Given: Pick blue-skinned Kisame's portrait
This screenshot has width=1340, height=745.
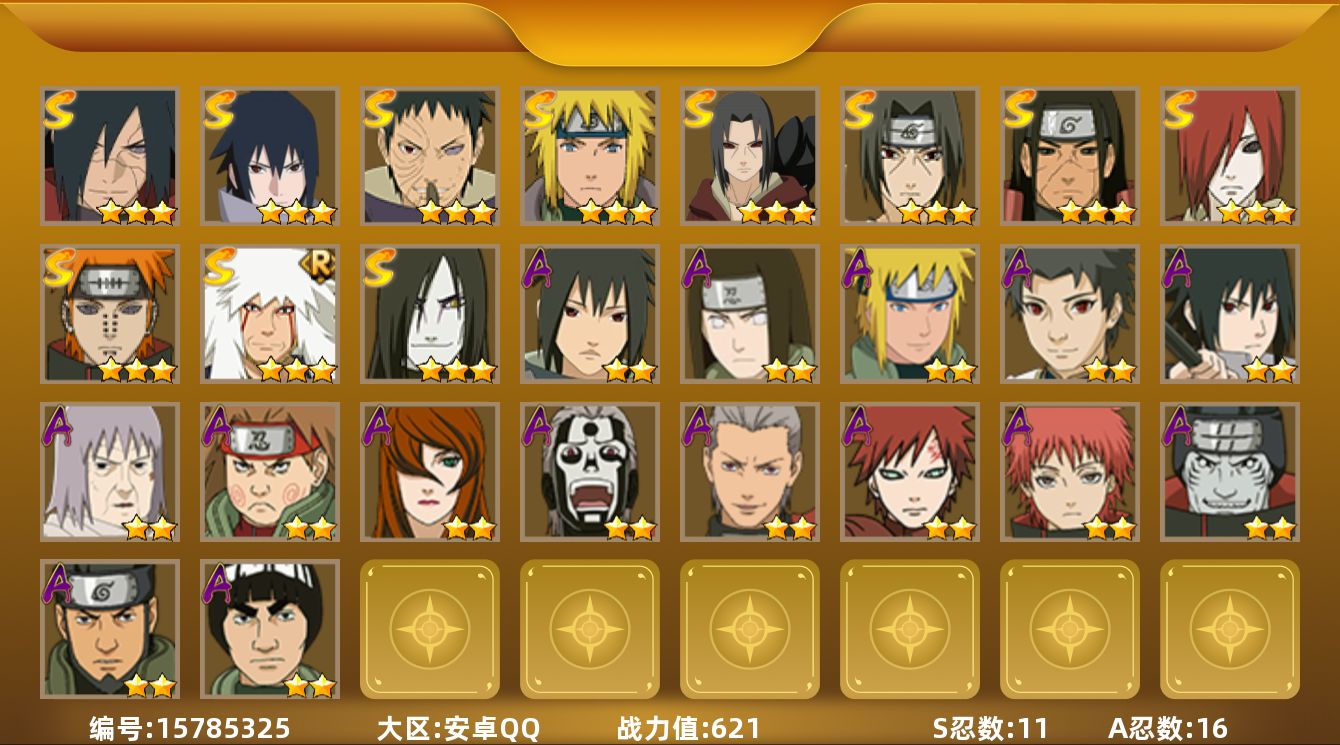Looking at the screenshot, I should [1230, 472].
